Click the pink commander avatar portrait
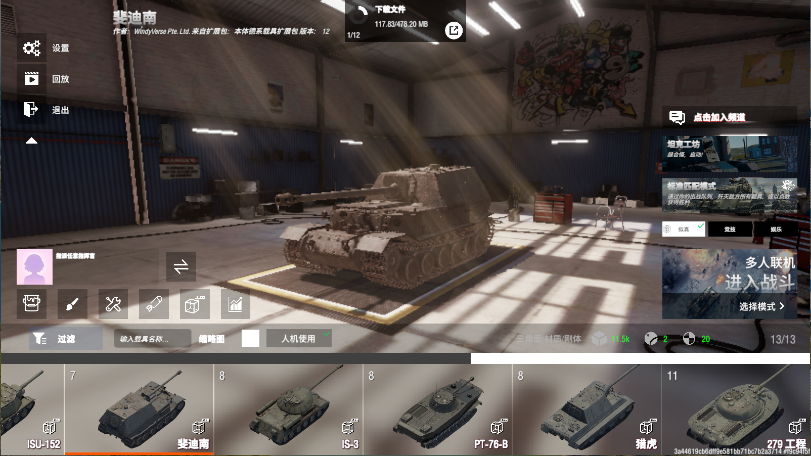 click(35, 267)
